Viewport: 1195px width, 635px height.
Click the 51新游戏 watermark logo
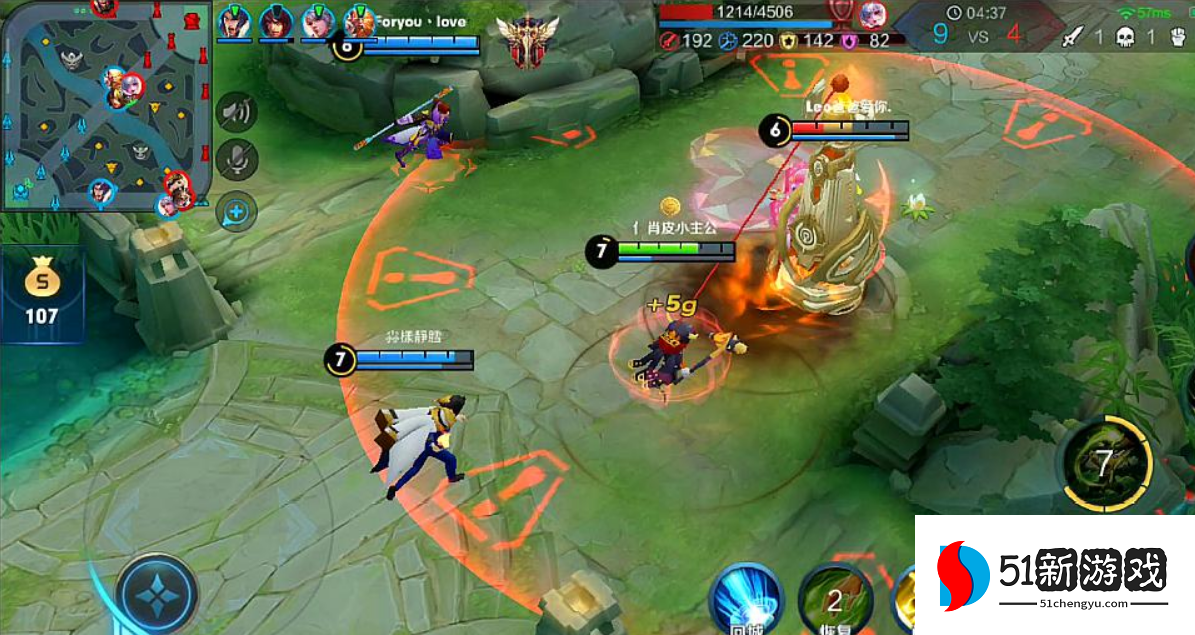point(1055,575)
